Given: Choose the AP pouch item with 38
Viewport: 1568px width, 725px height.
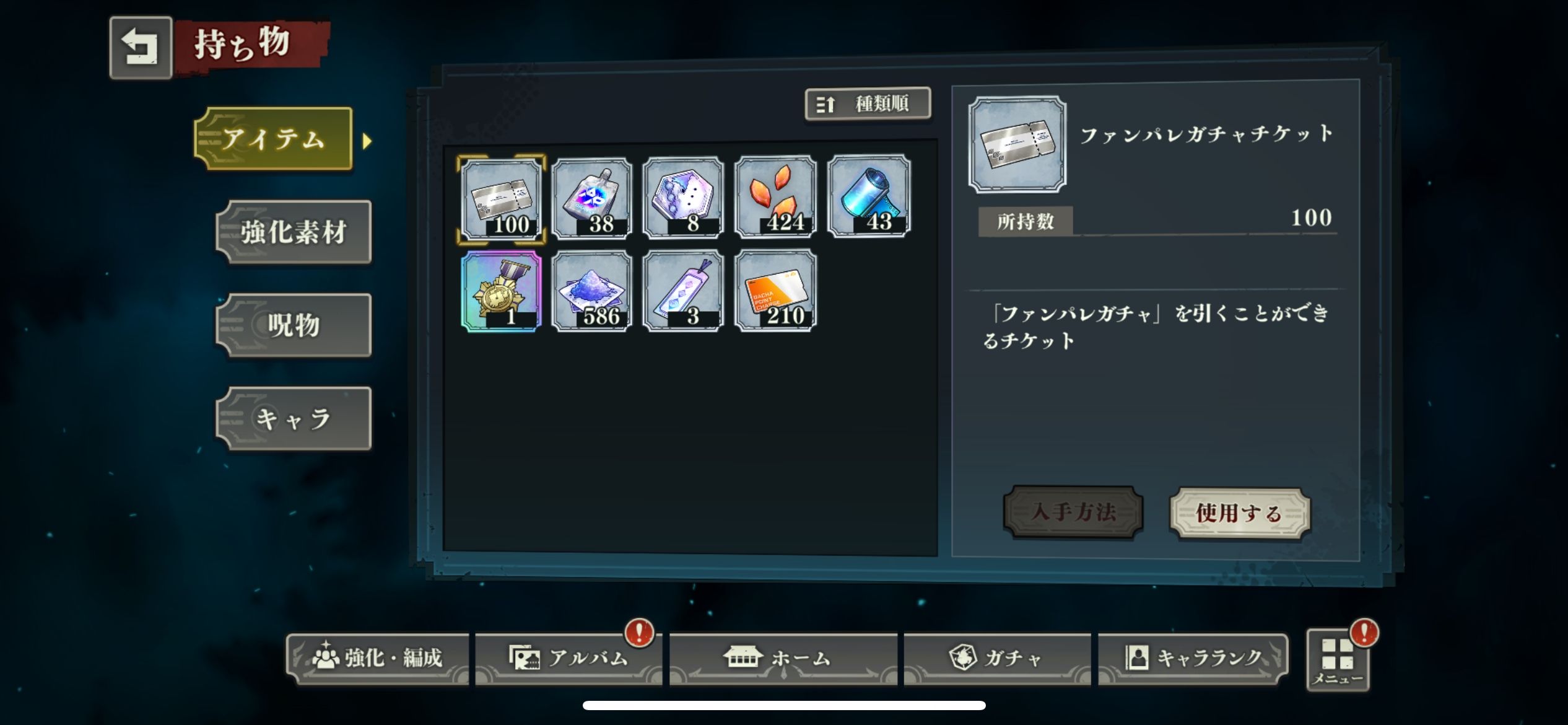Looking at the screenshot, I should (592, 198).
